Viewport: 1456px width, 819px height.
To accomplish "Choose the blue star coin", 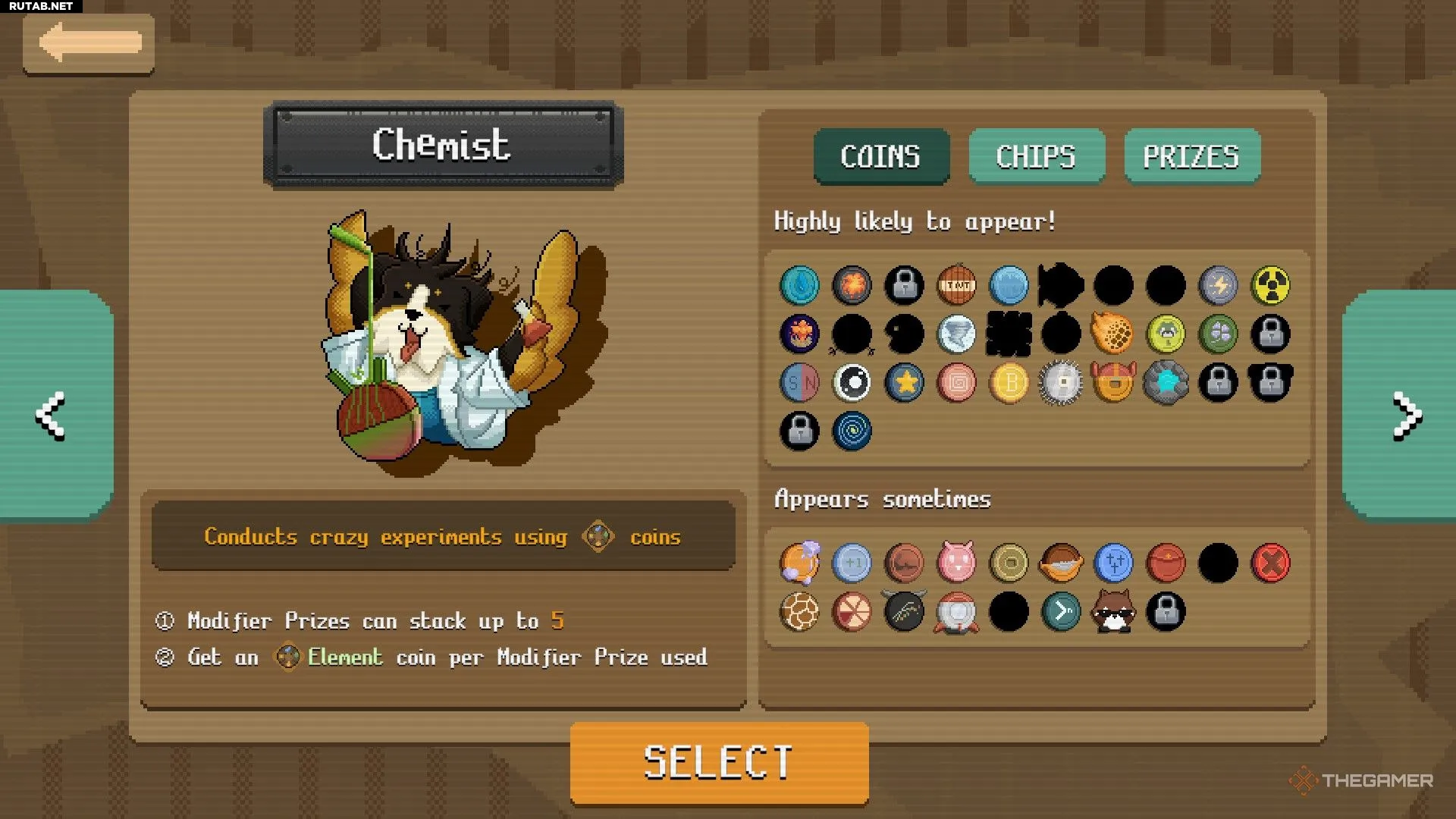I will [x=904, y=382].
